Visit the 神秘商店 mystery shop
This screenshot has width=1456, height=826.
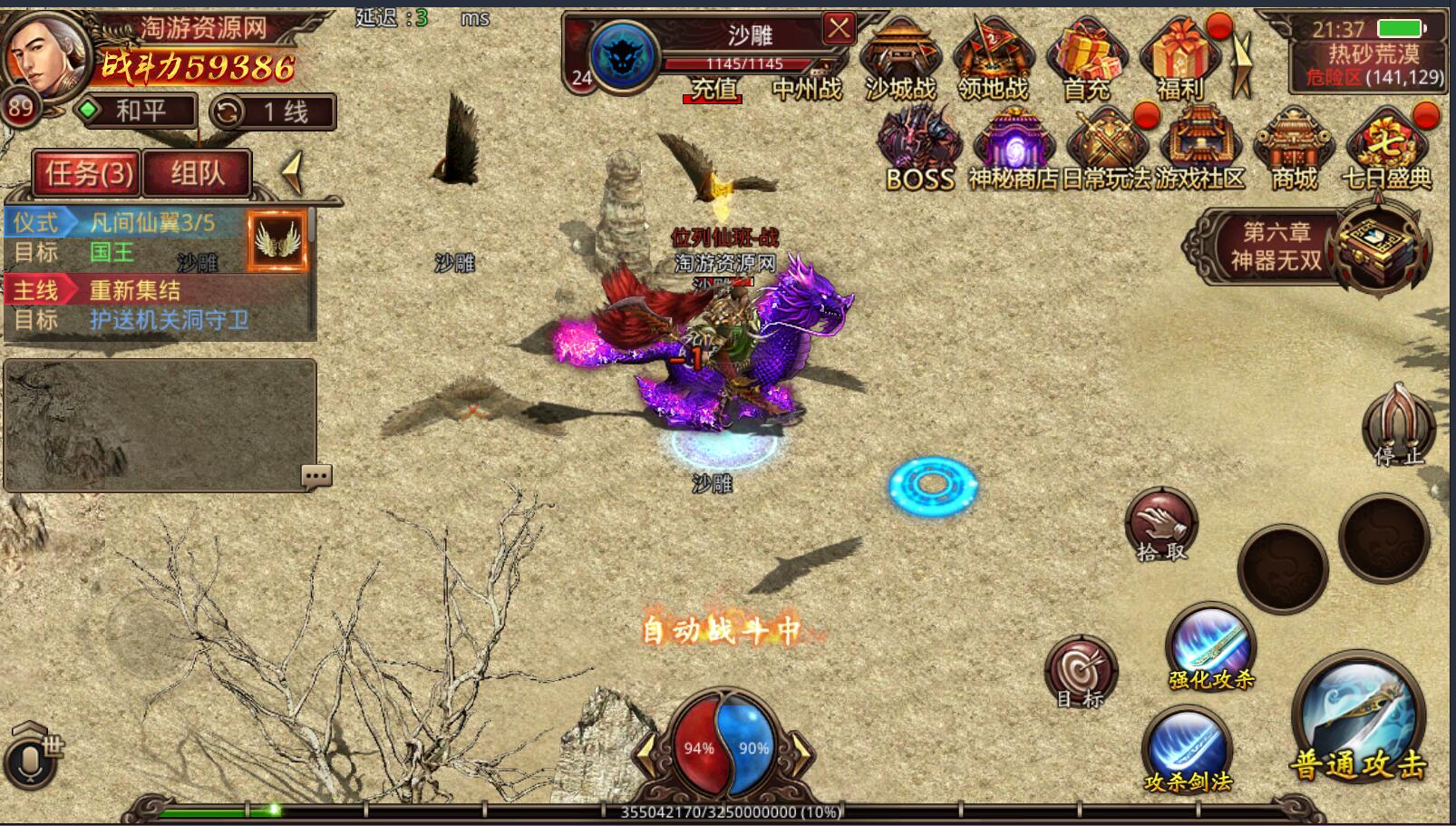coord(1014,149)
